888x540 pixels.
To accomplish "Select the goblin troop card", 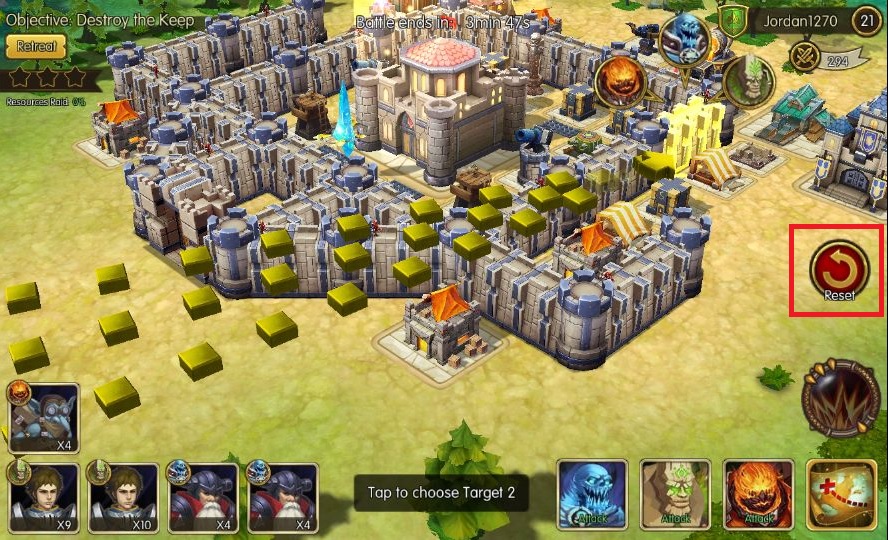I will click(x=44, y=417).
